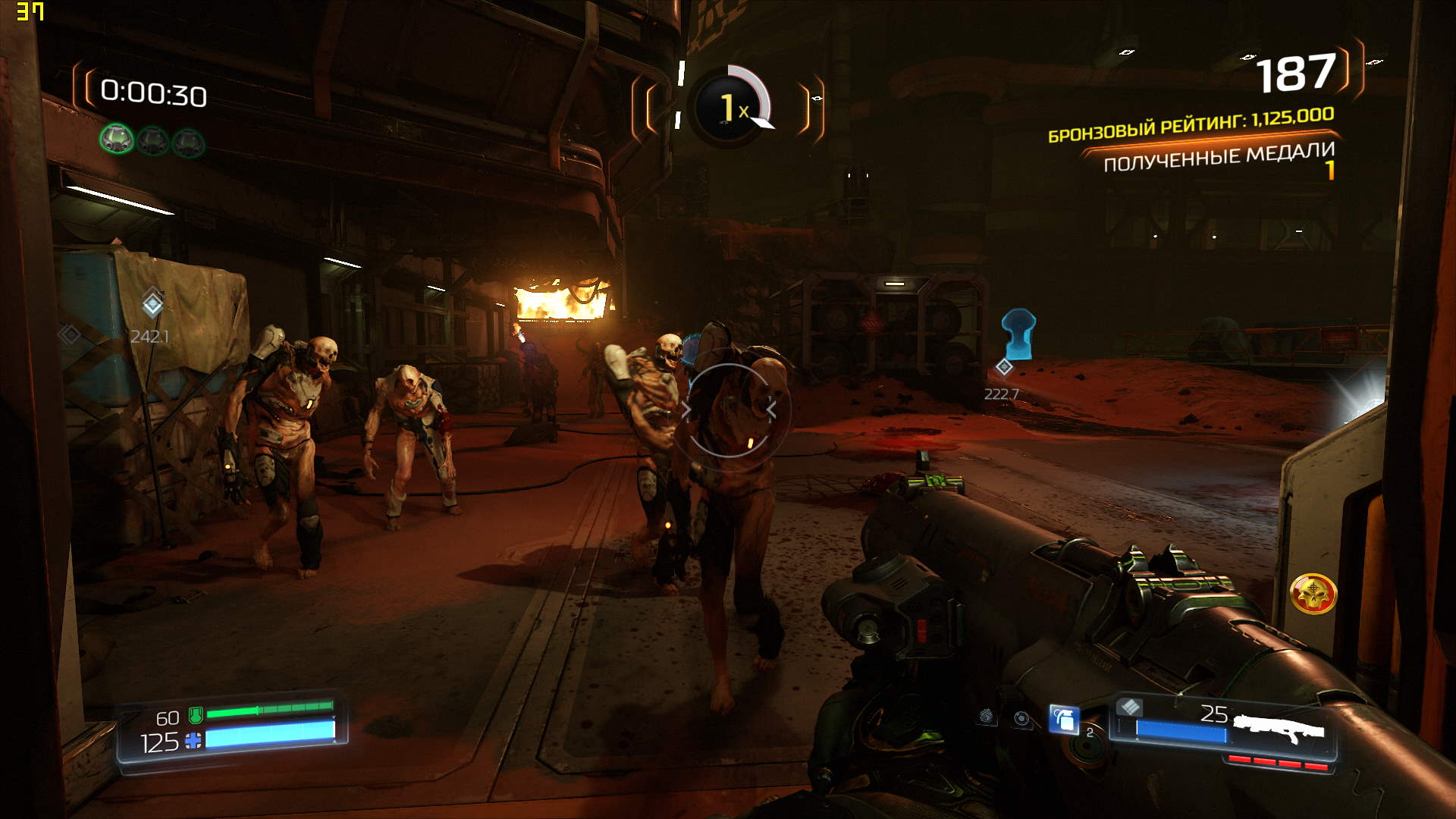Click the gold skull medal icon

[1313, 594]
